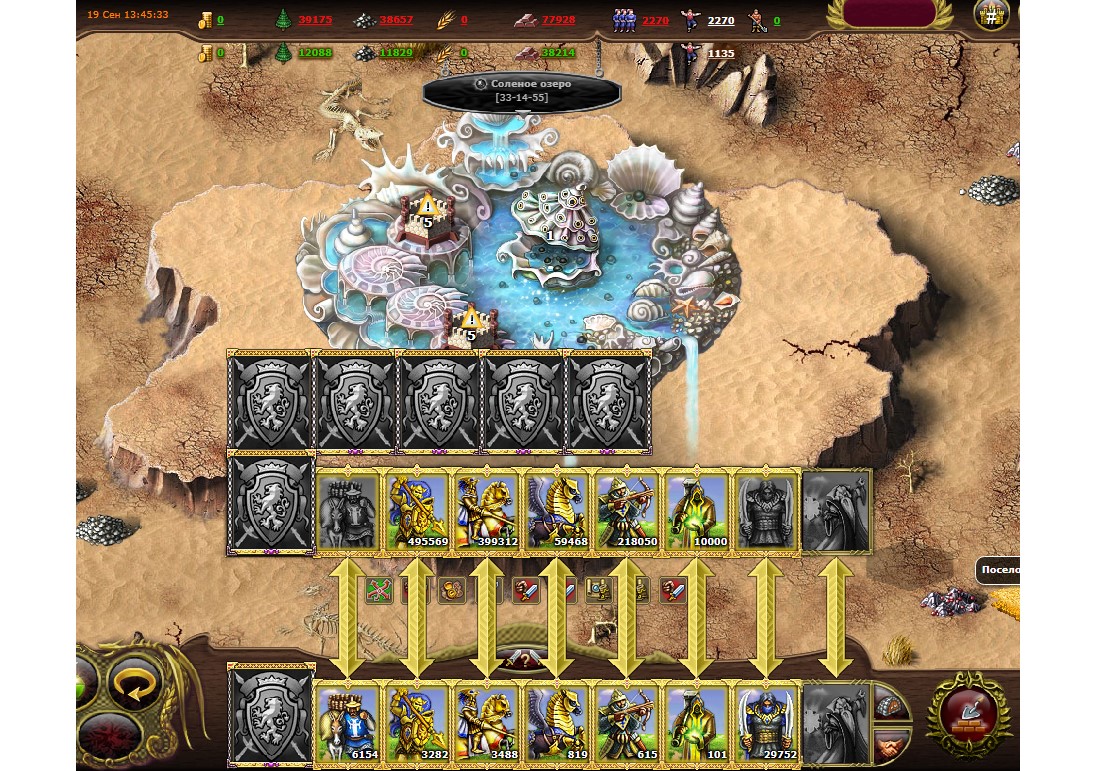This screenshot has height=771, width=1096.
Task: Click the handshake icon button
Action: point(891,743)
